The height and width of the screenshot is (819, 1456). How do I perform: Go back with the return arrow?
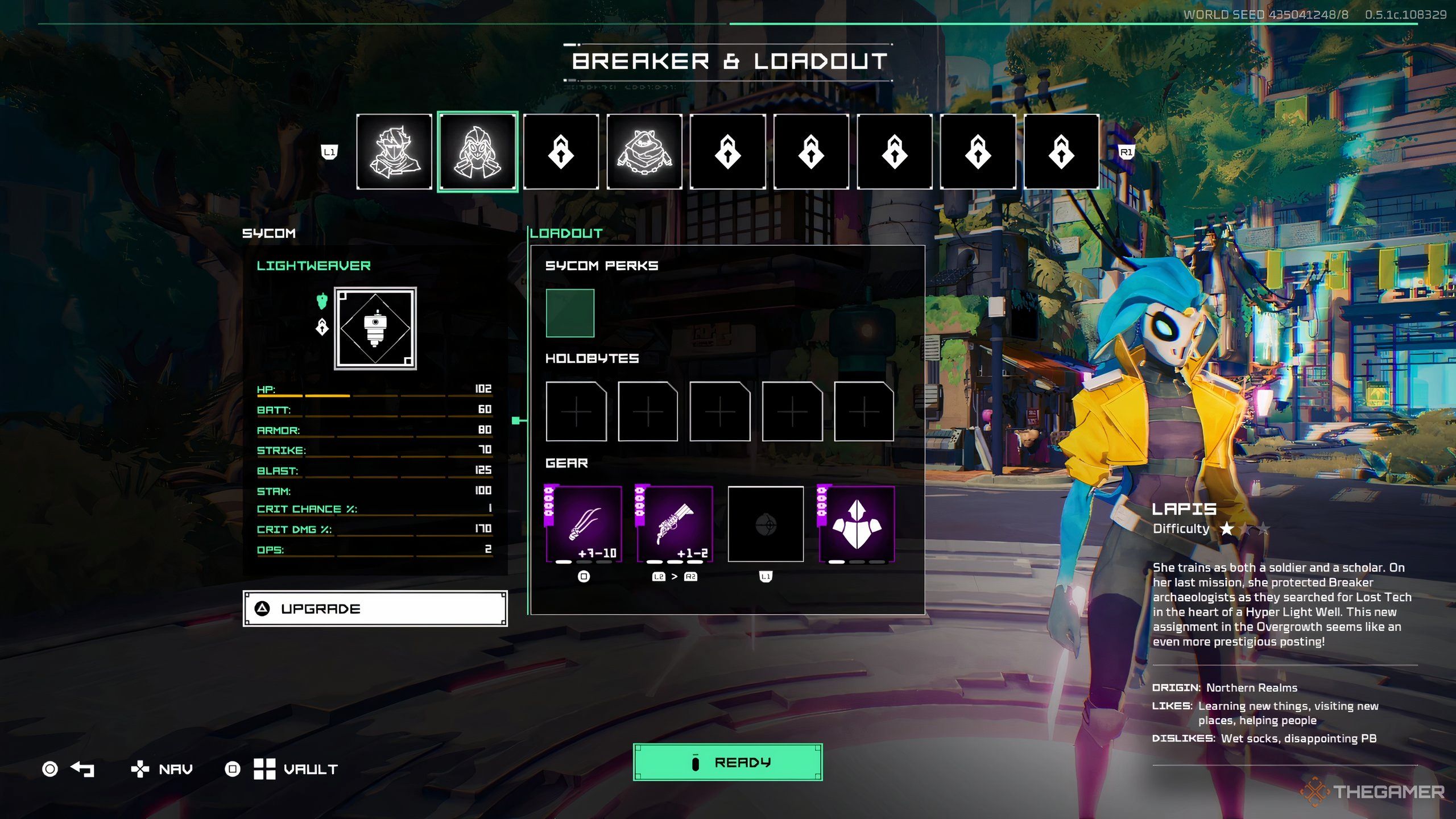click(82, 769)
